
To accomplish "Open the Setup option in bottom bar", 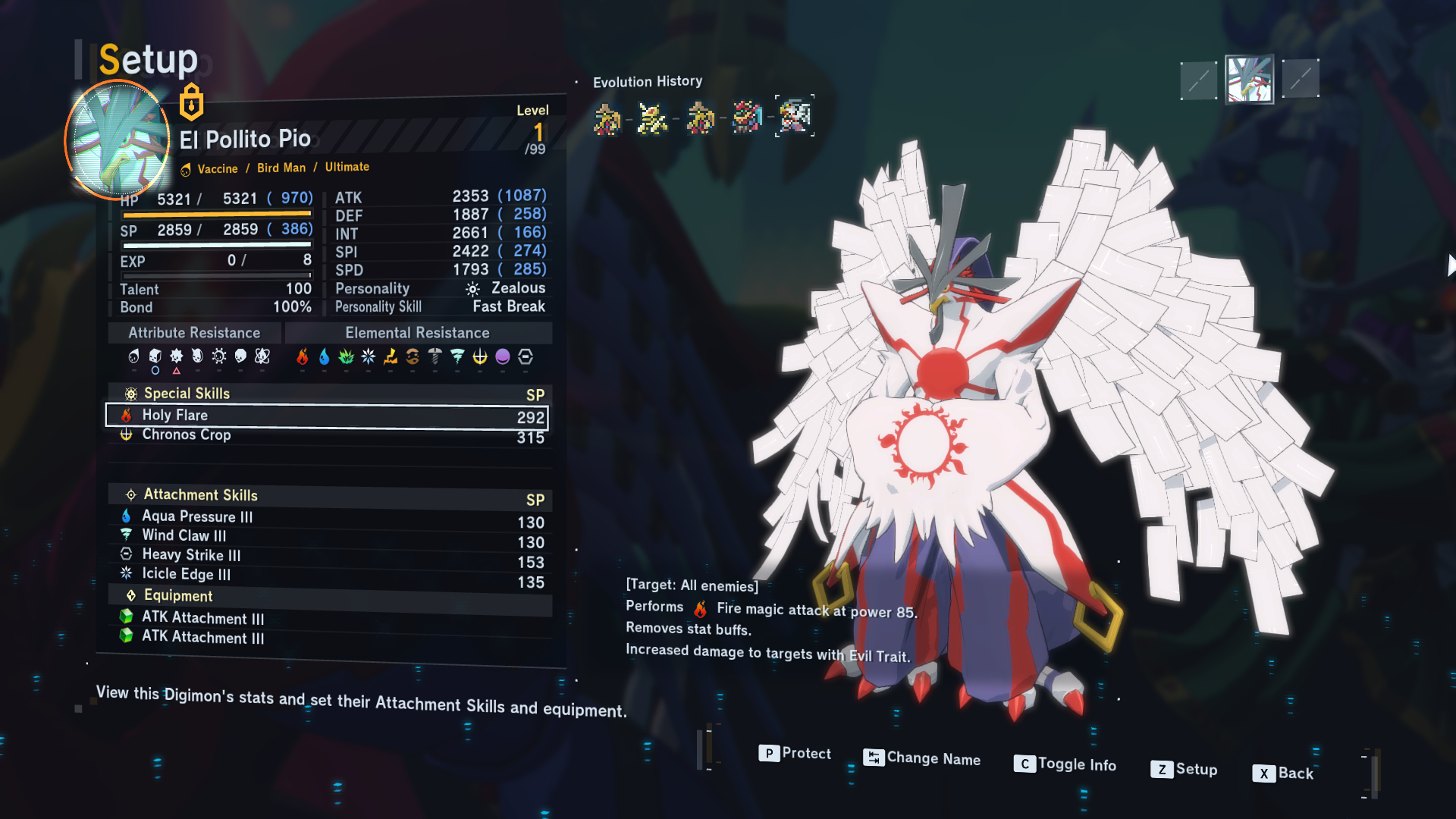I will (x=1184, y=769).
